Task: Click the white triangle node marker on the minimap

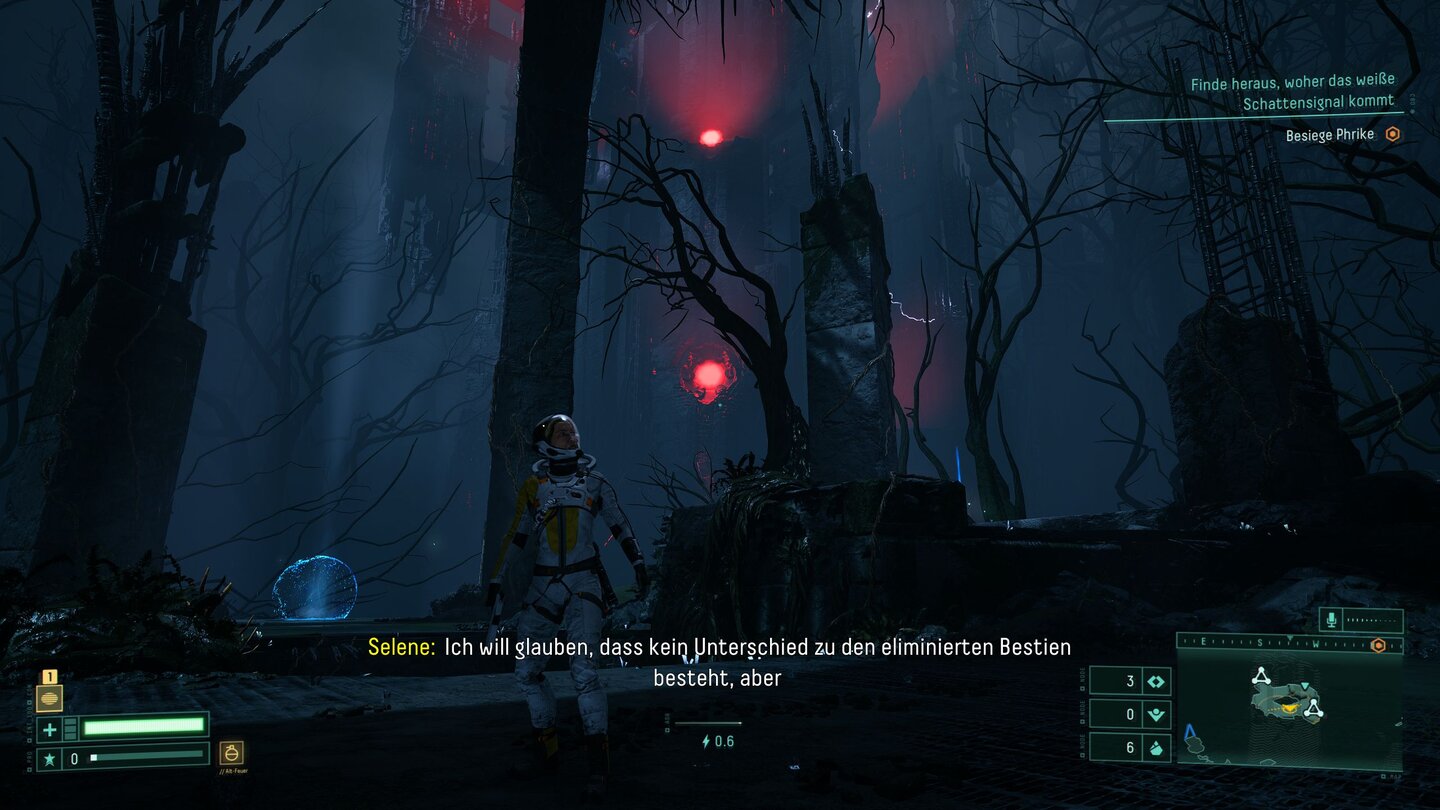Action: [x=1262, y=677]
